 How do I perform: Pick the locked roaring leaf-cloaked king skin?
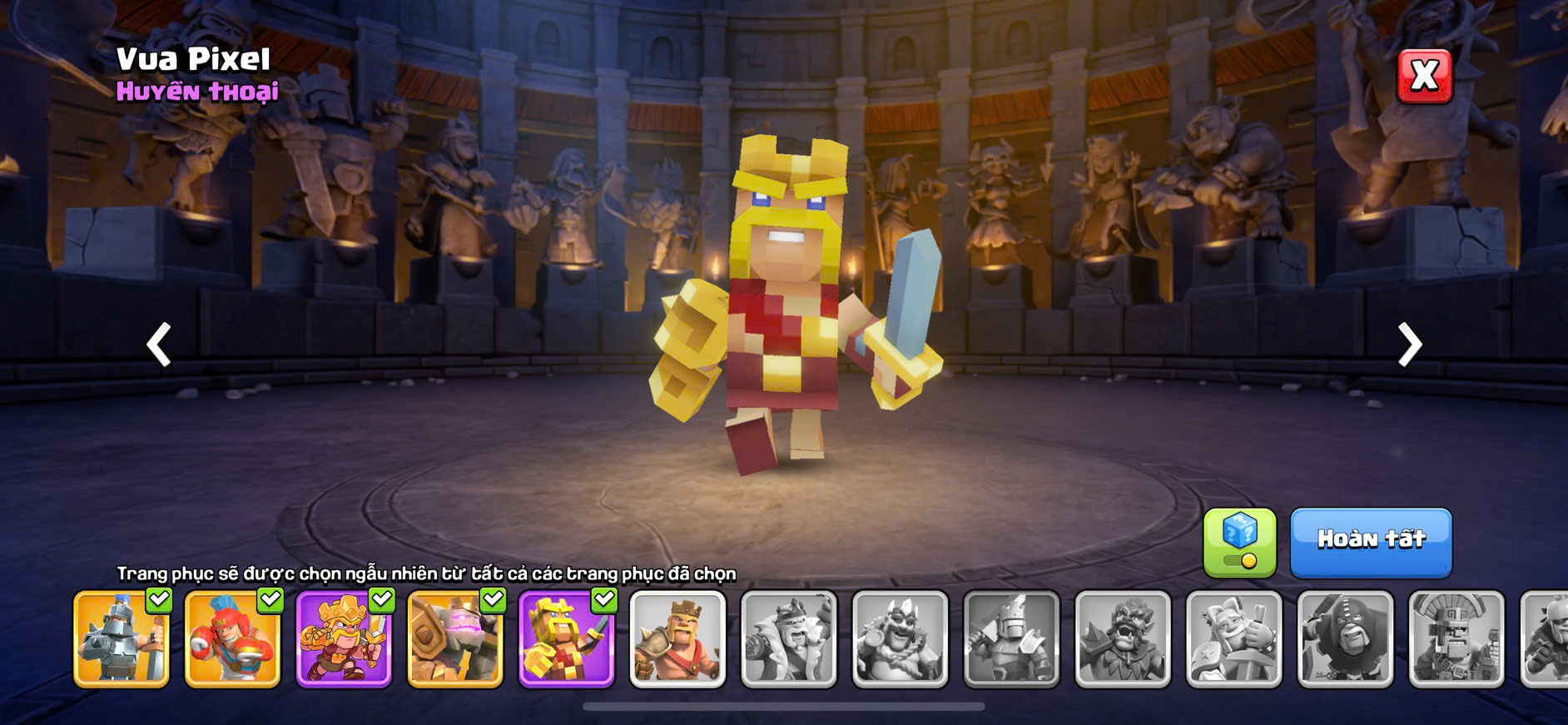1123,639
